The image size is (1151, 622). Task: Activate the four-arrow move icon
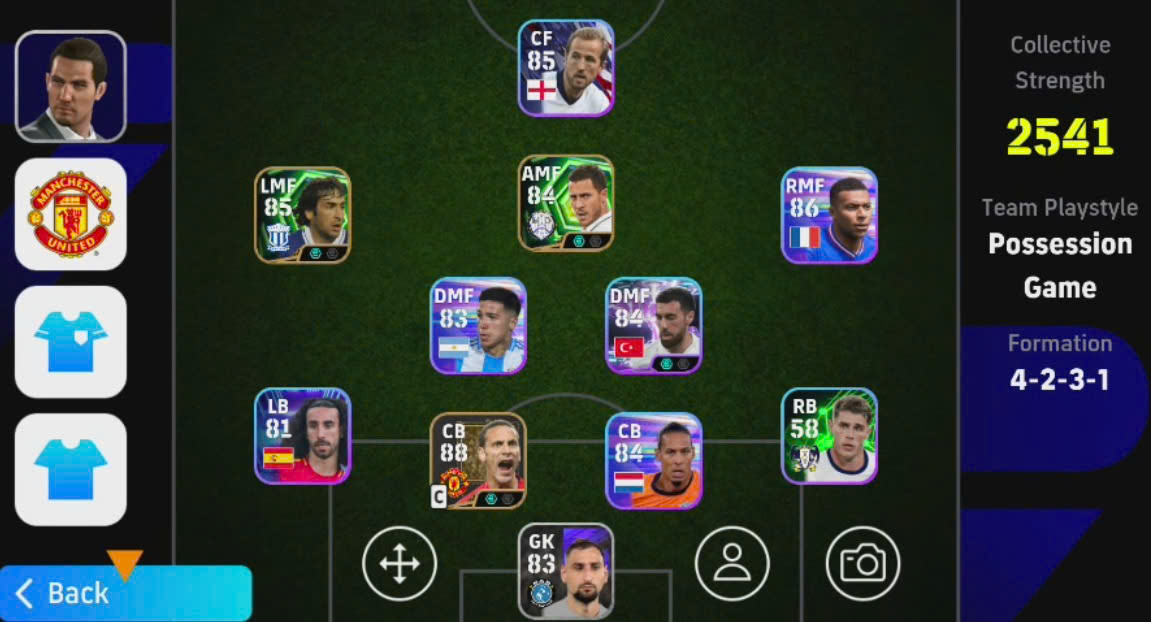[x=399, y=564]
